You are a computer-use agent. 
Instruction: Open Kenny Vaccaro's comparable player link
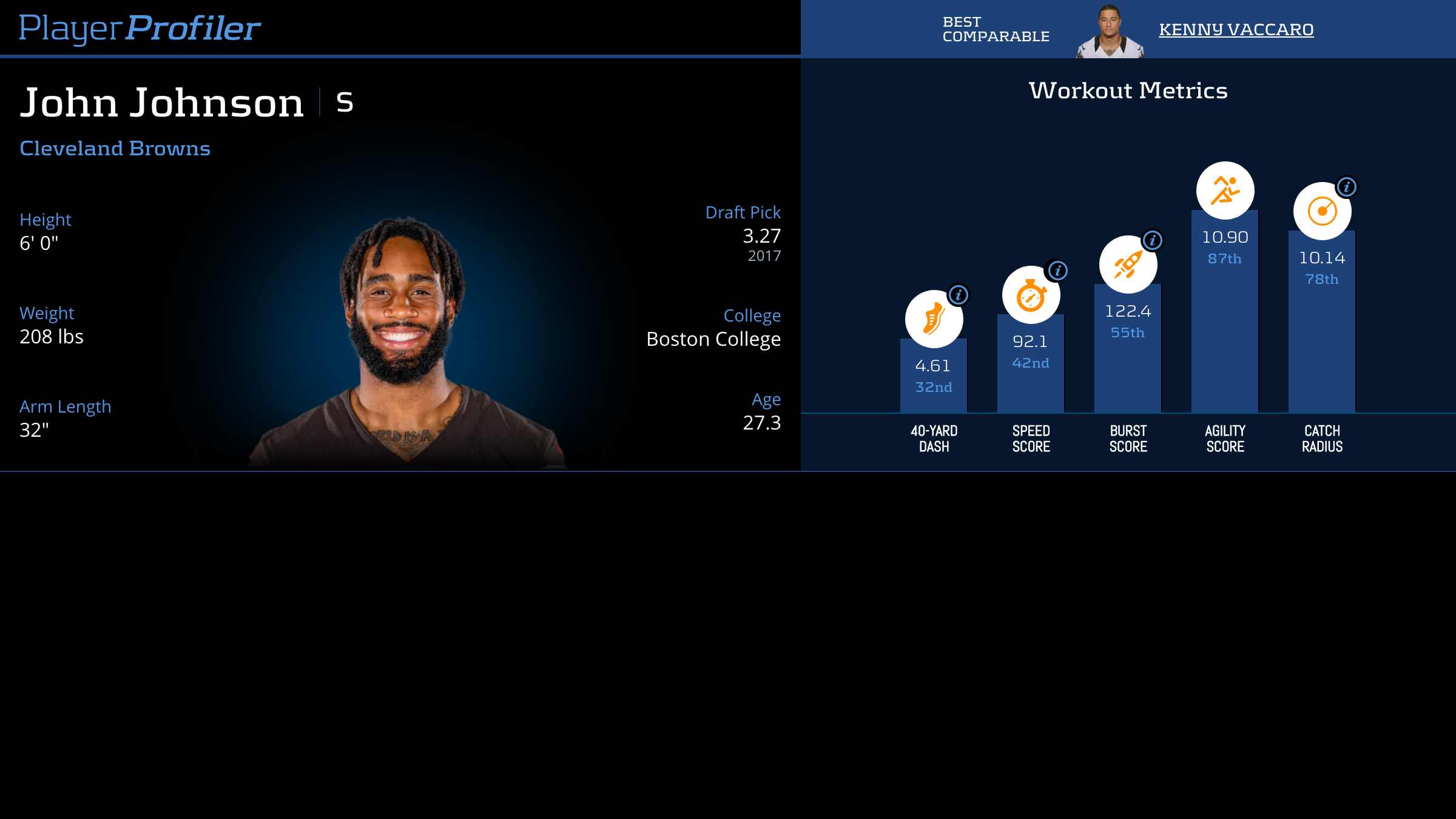point(1236,29)
